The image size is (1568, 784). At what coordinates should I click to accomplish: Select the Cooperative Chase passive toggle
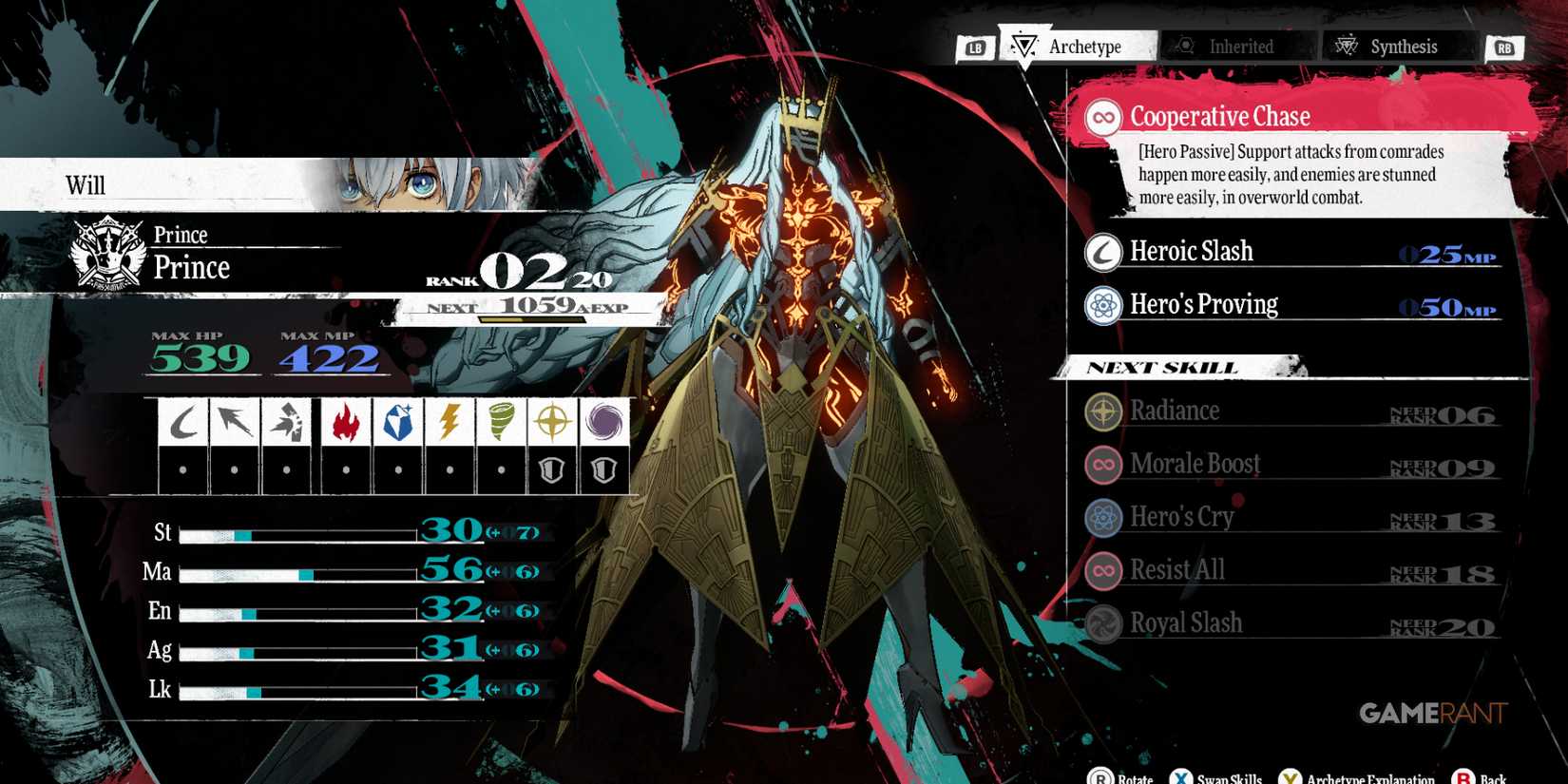click(x=1102, y=115)
